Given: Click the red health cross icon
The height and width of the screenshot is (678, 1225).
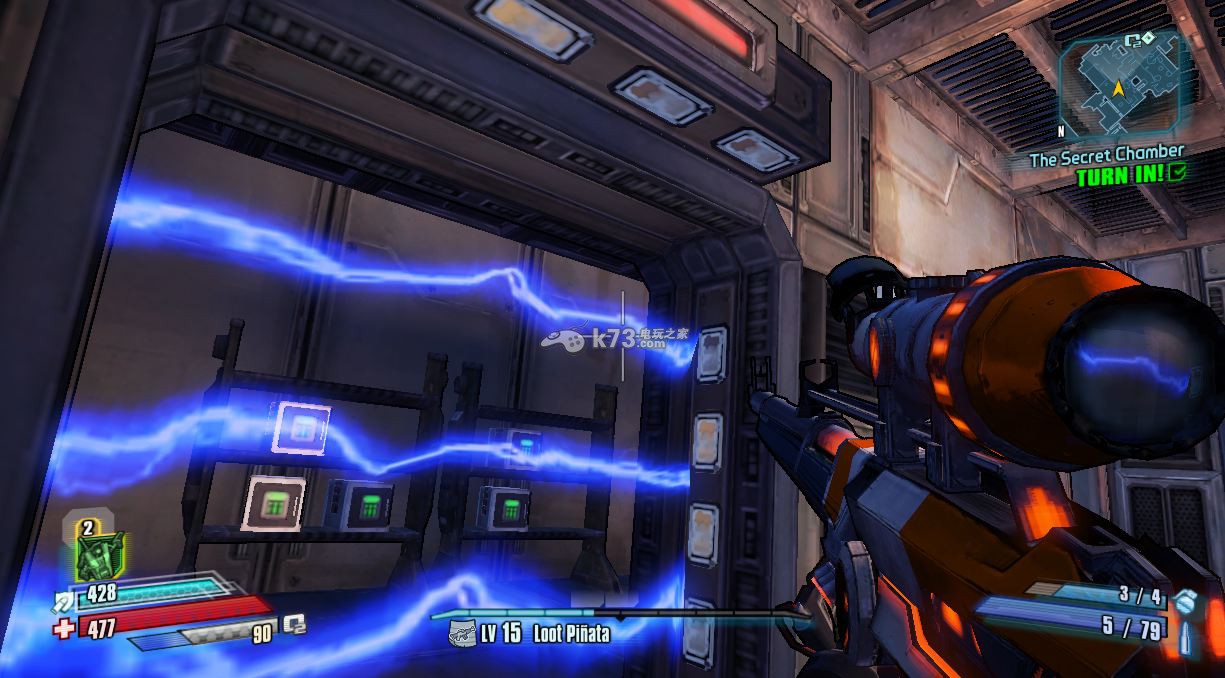Looking at the screenshot, I should tap(64, 628).
